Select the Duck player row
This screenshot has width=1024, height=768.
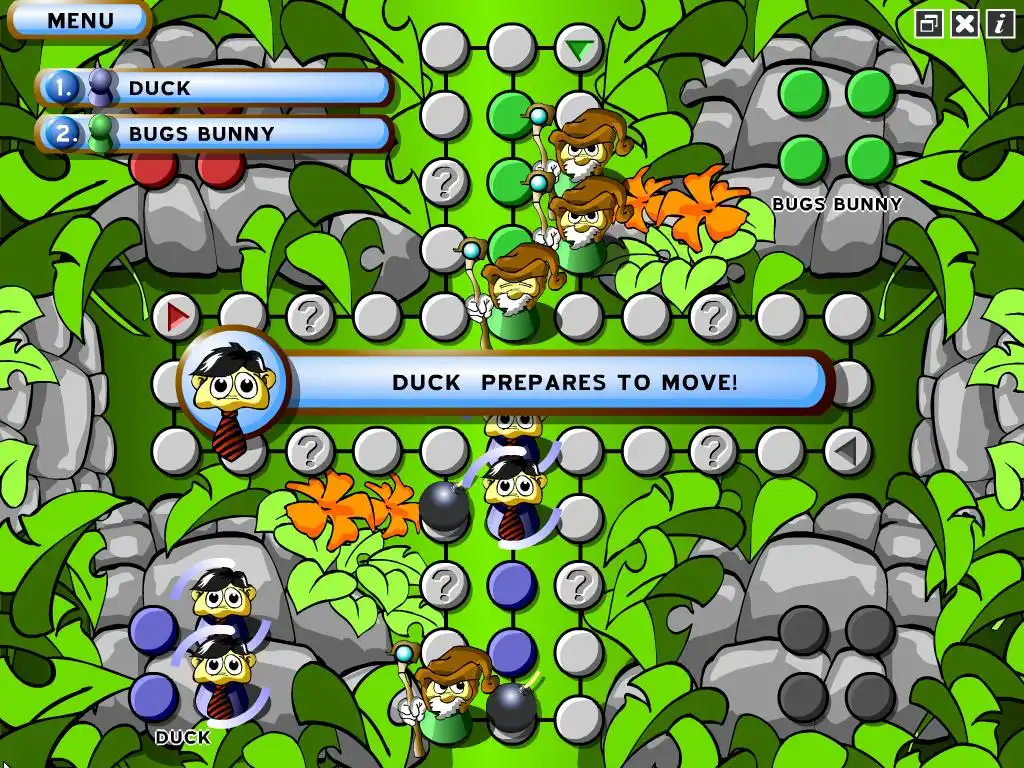(x=215, y=88)
